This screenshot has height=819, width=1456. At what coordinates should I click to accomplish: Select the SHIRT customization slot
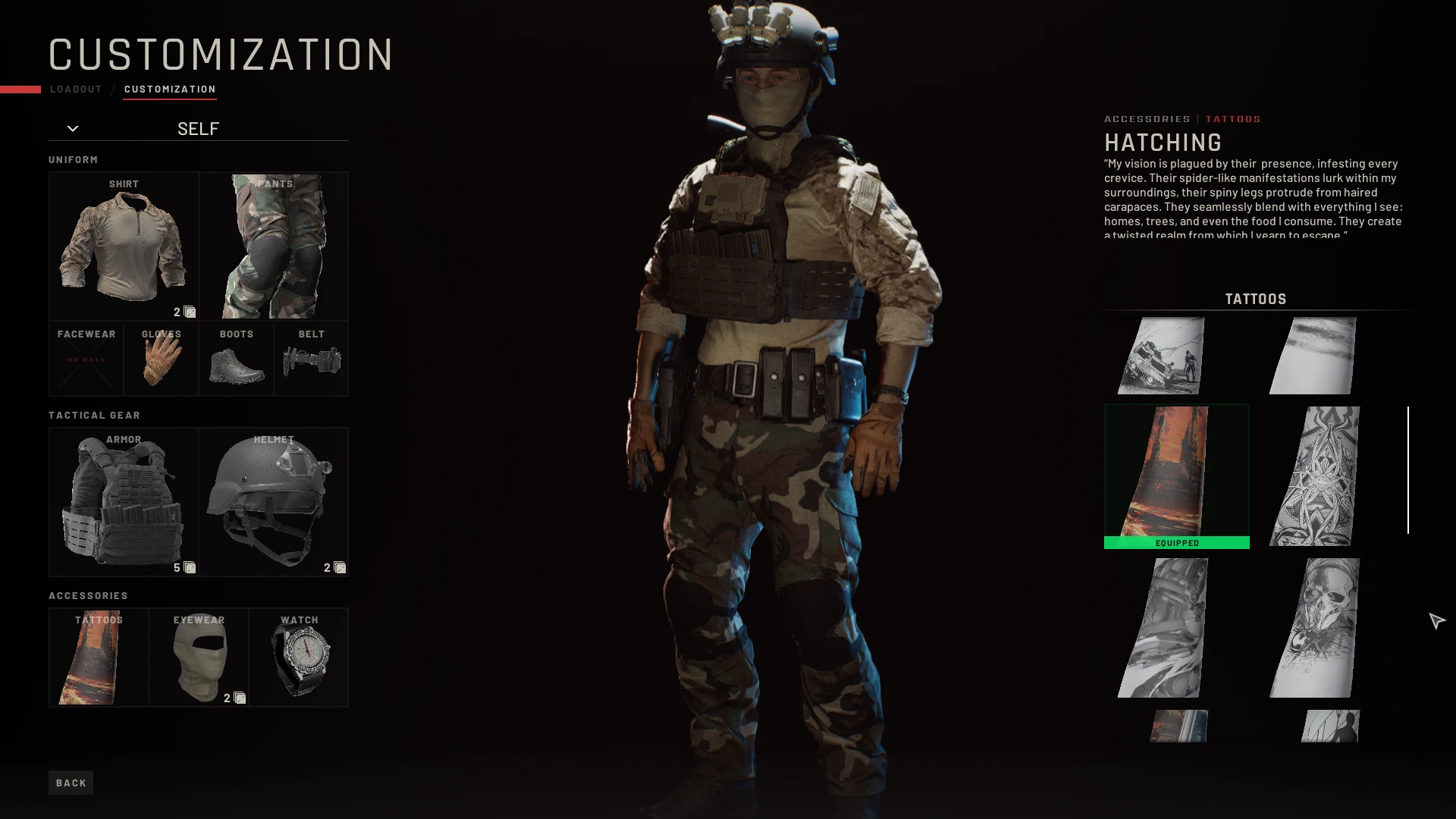click(124, 244)
